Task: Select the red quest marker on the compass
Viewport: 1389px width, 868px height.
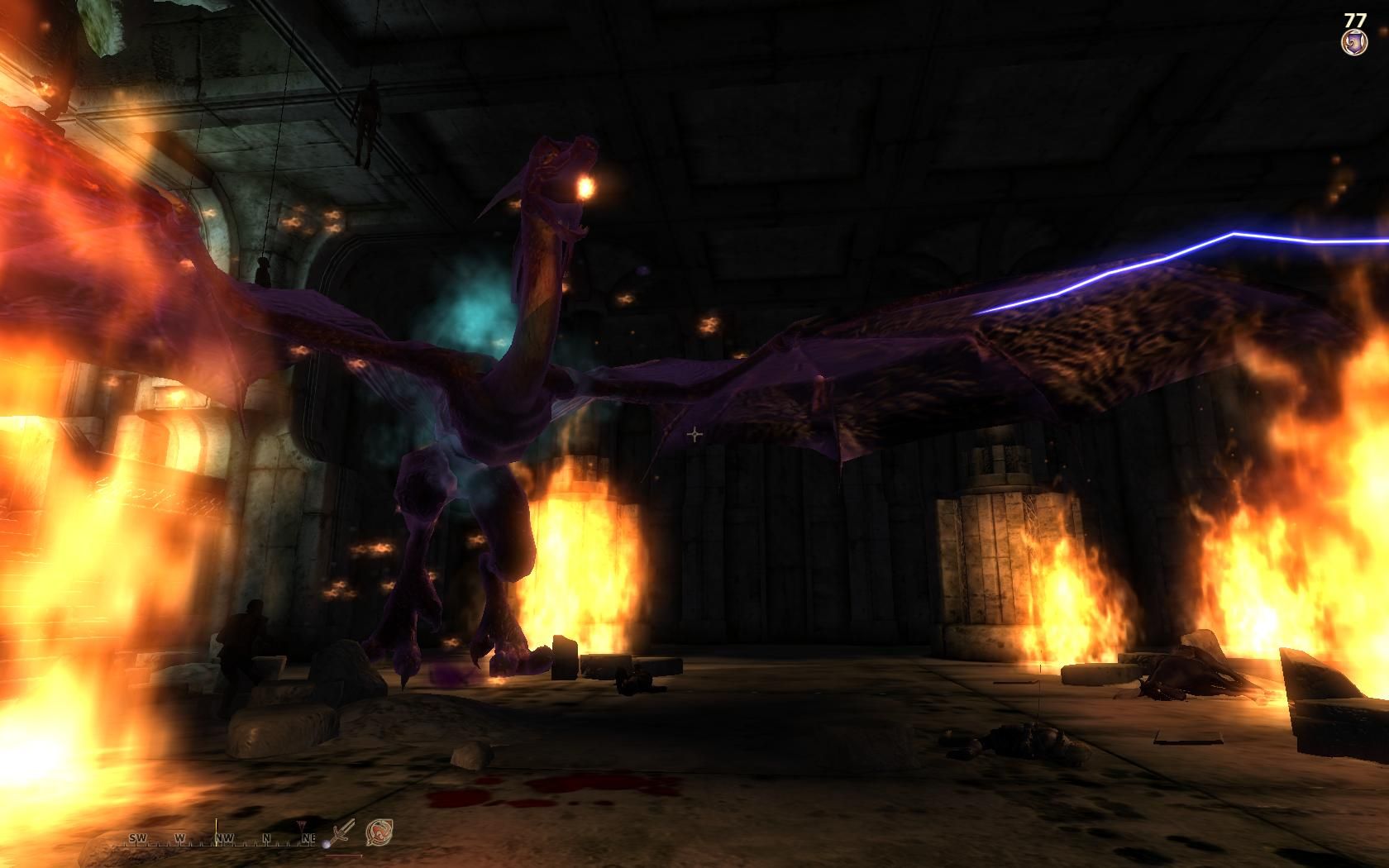Action: point(300,827)
